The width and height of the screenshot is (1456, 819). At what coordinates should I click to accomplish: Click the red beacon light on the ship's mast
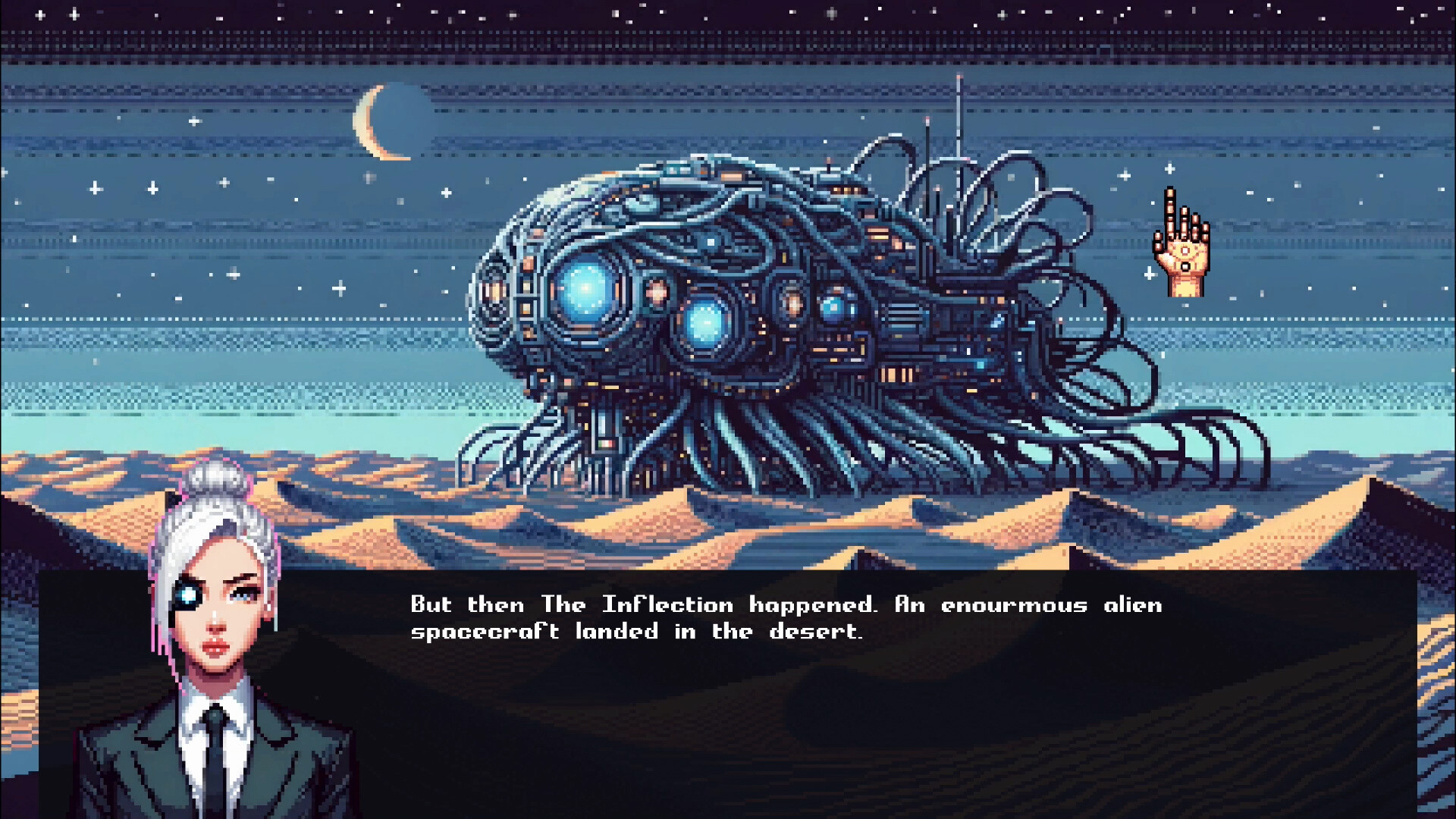coord(927,118)
